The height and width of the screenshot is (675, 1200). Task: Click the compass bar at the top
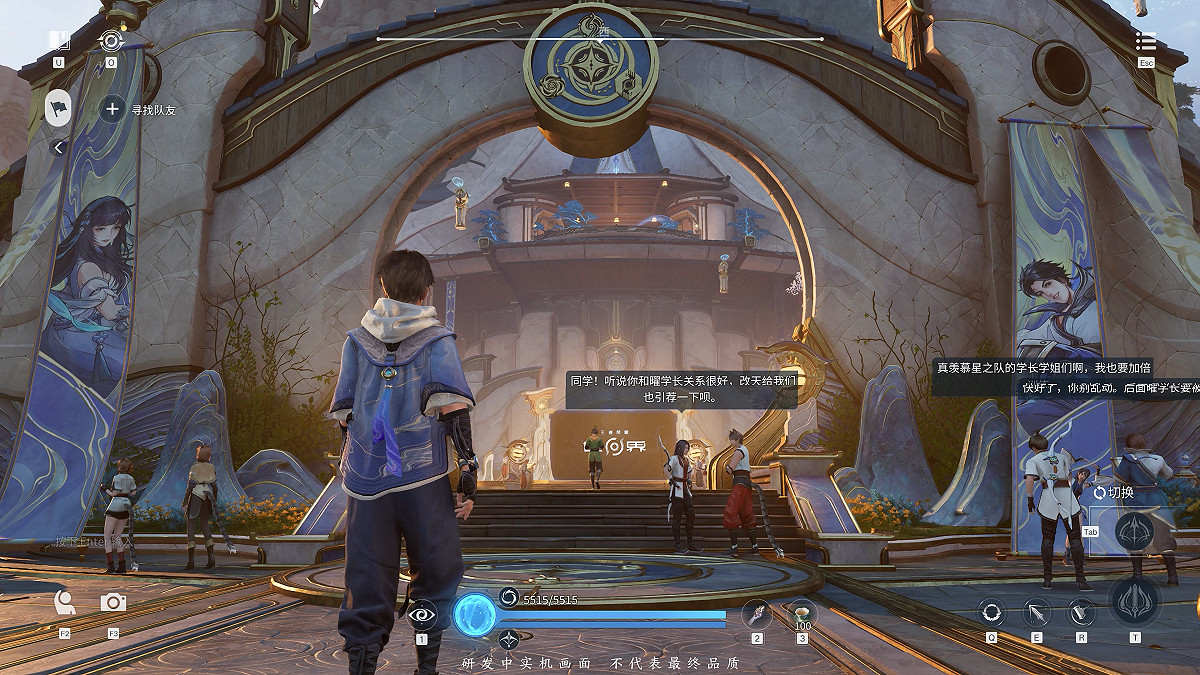point(600,39)
